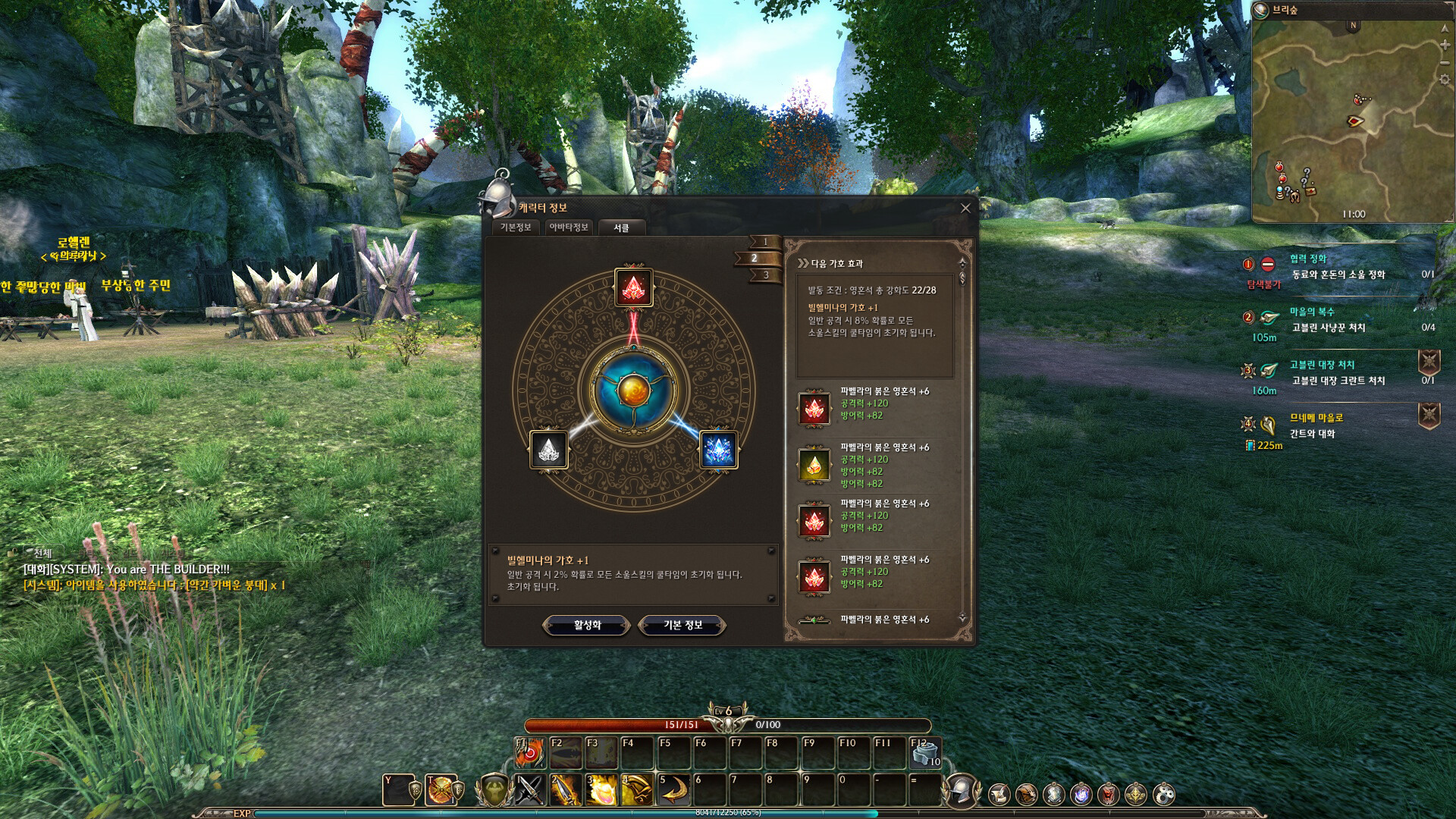
Task: Click the 기본 정보 button
Action: [x=682, y=625]
